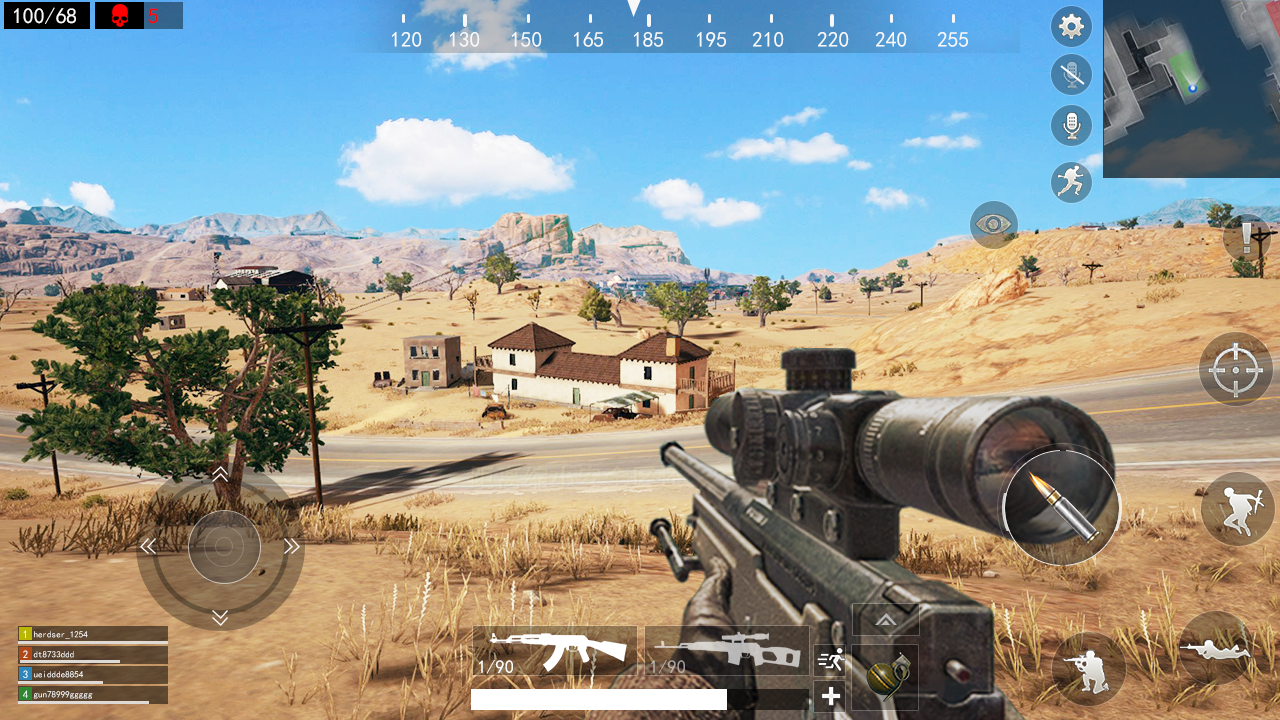The image size is (1280, 720).
Task: Activate the auto-run icon
Action: (x=1071, y=183)
